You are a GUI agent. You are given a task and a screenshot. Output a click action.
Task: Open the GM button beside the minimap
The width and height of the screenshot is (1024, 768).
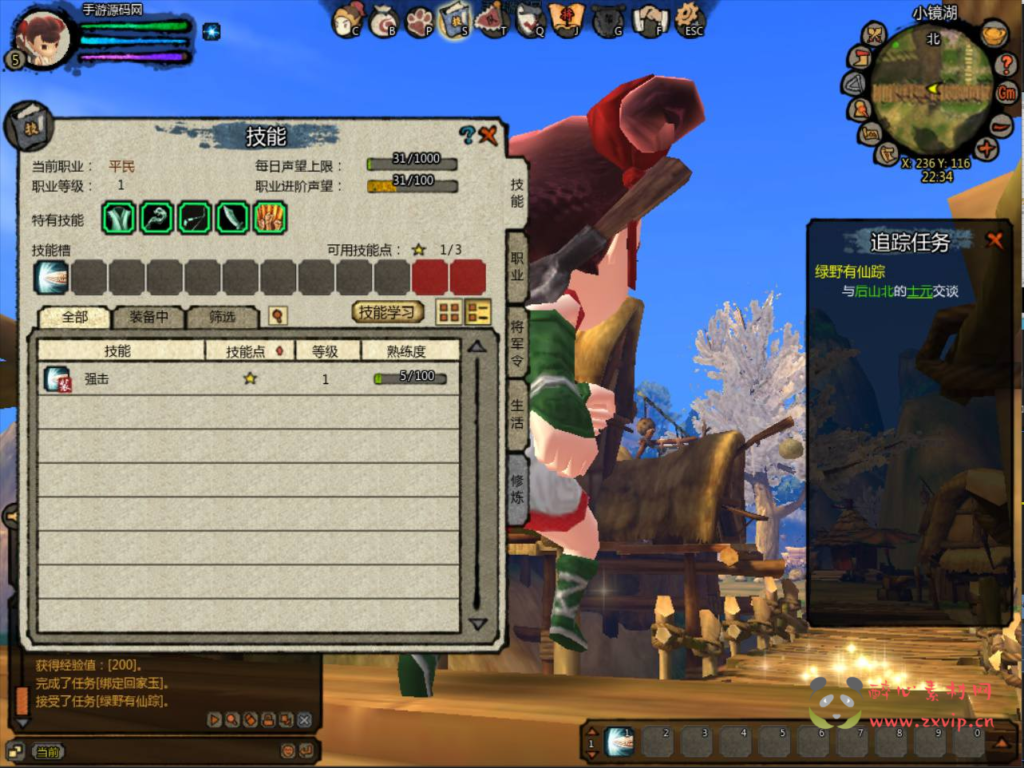click(x=1007, y=93)
